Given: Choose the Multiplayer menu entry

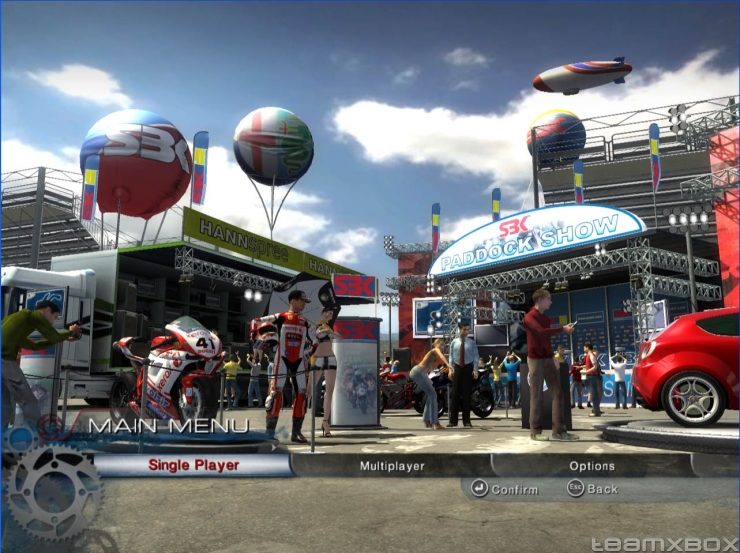Looking at the screenshot, I should (x=392, y=466).
